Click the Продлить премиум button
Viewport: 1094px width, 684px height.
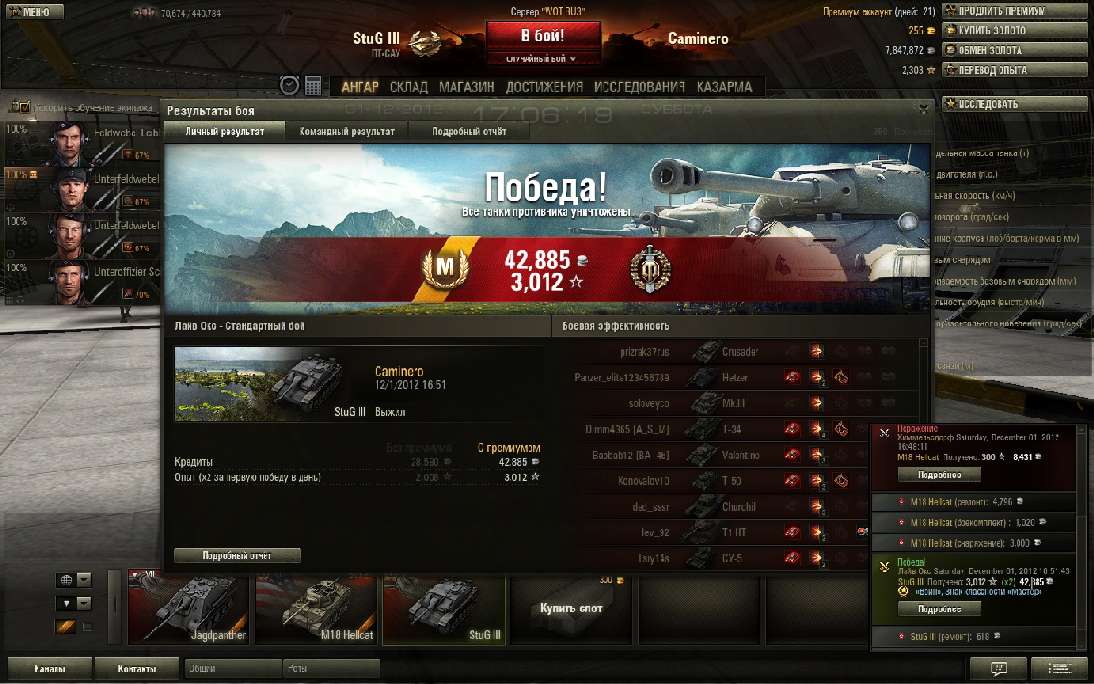pyautogui.click(x=1014, y=11)
